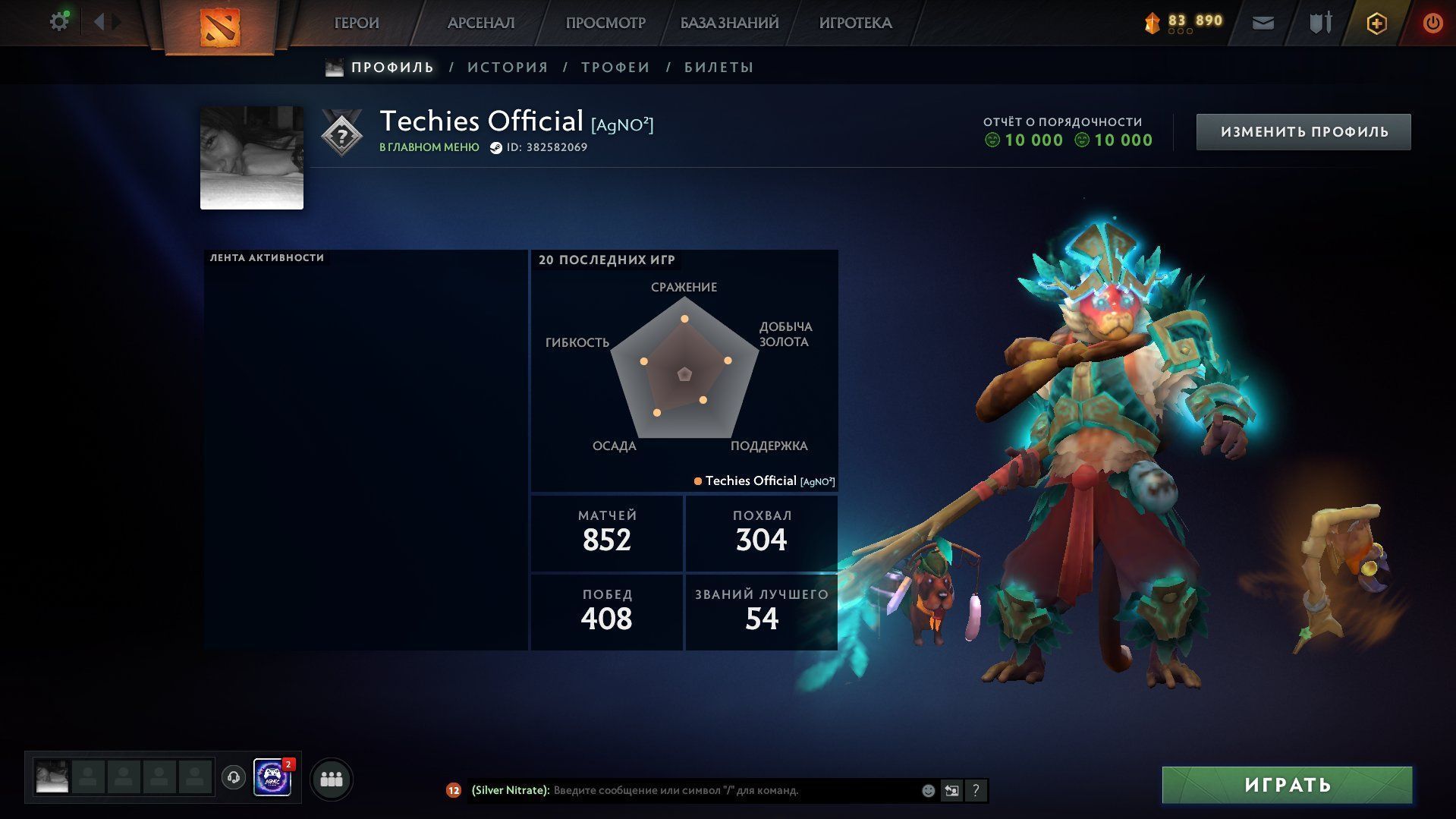Viewport: 1456px width, 819px height.
Task: Open the Dota Plus gold hexagon icon
Action: point(1376,24)
